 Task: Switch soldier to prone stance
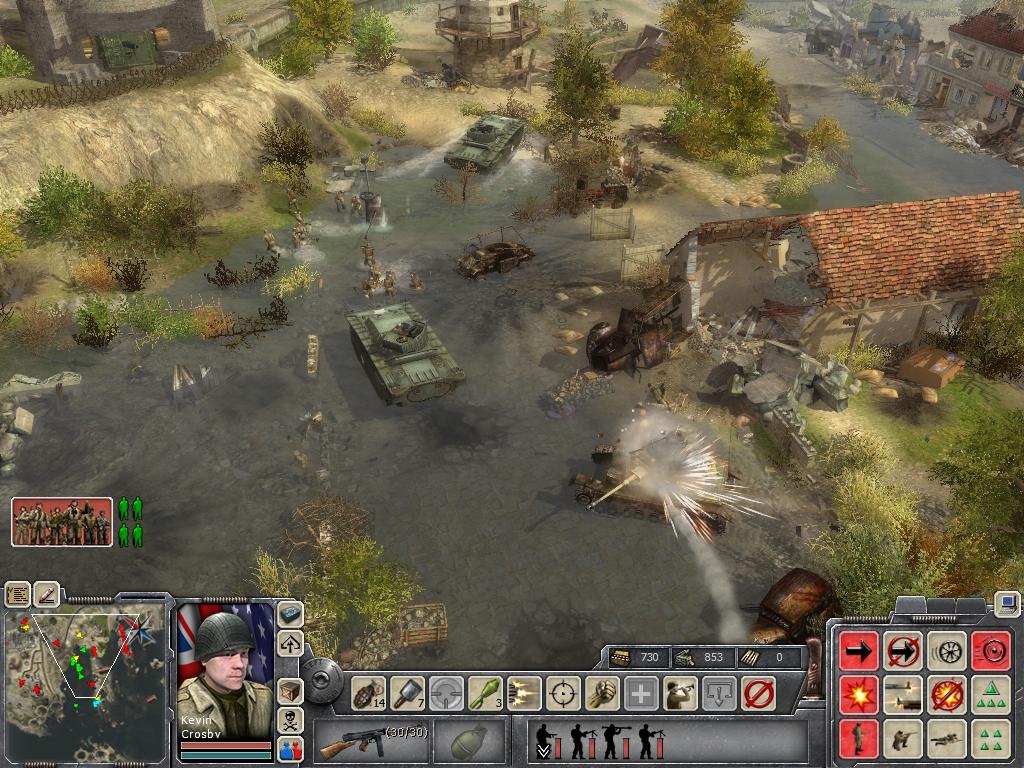pyautogui.click(x=946, y=738)
